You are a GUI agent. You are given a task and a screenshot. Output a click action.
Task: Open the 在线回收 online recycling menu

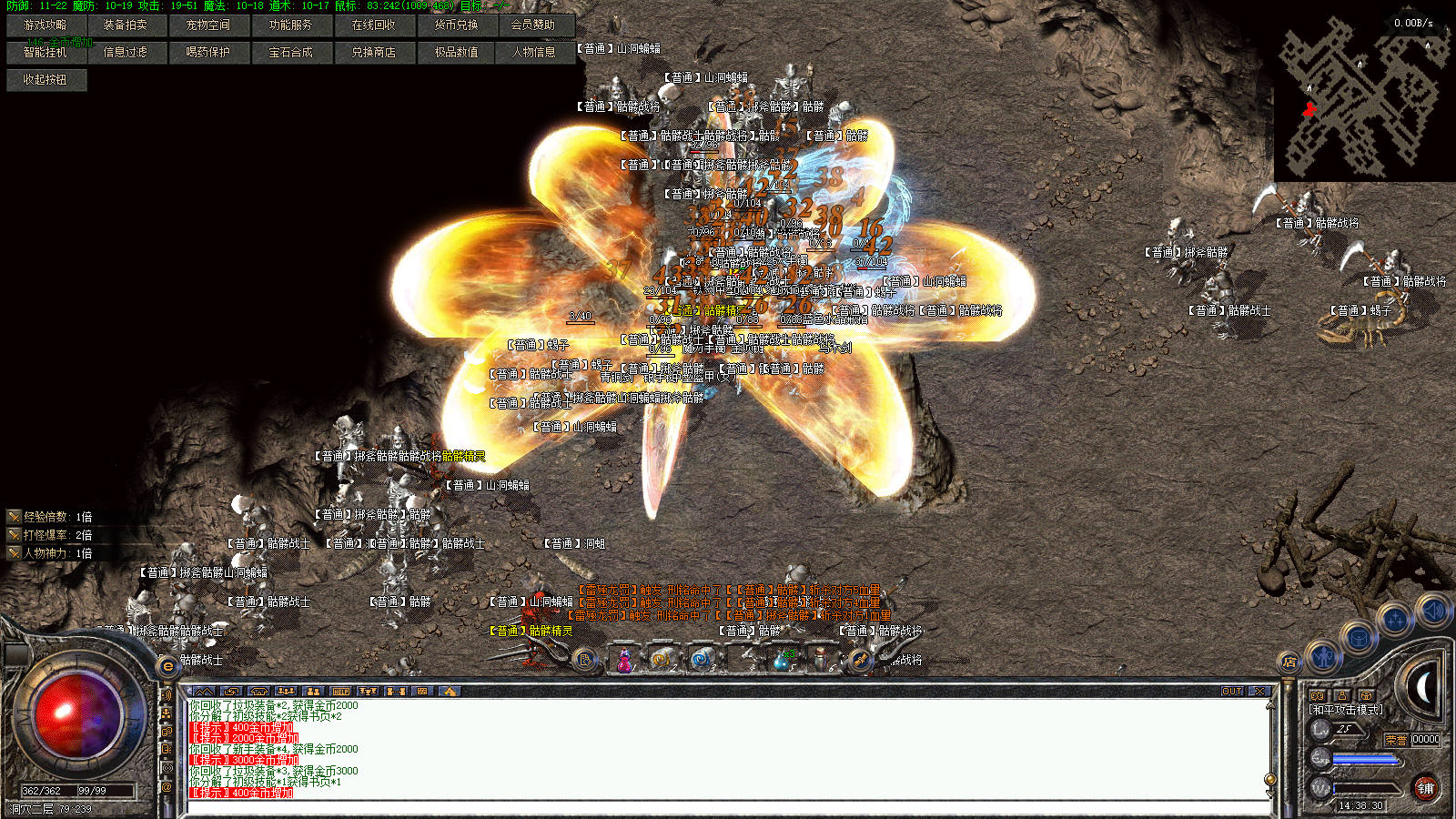click(374, 25)
